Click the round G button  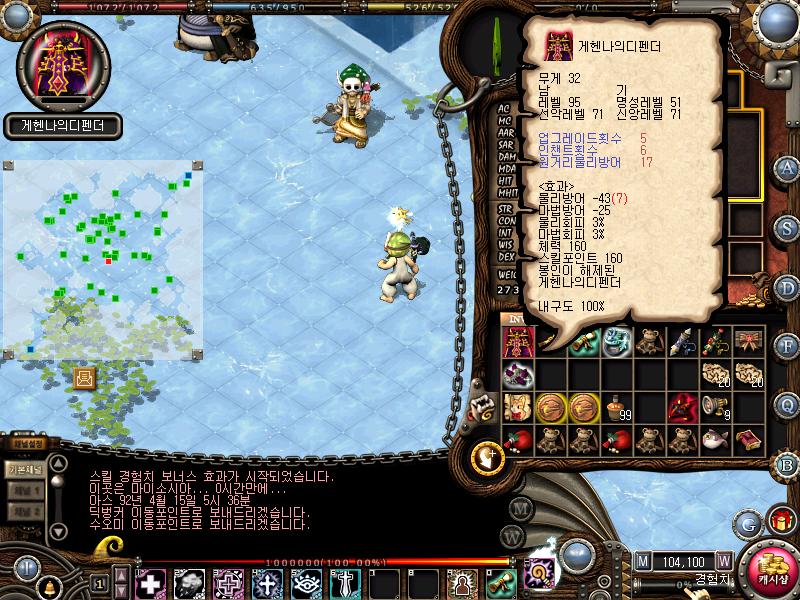(x=746, y=523)
